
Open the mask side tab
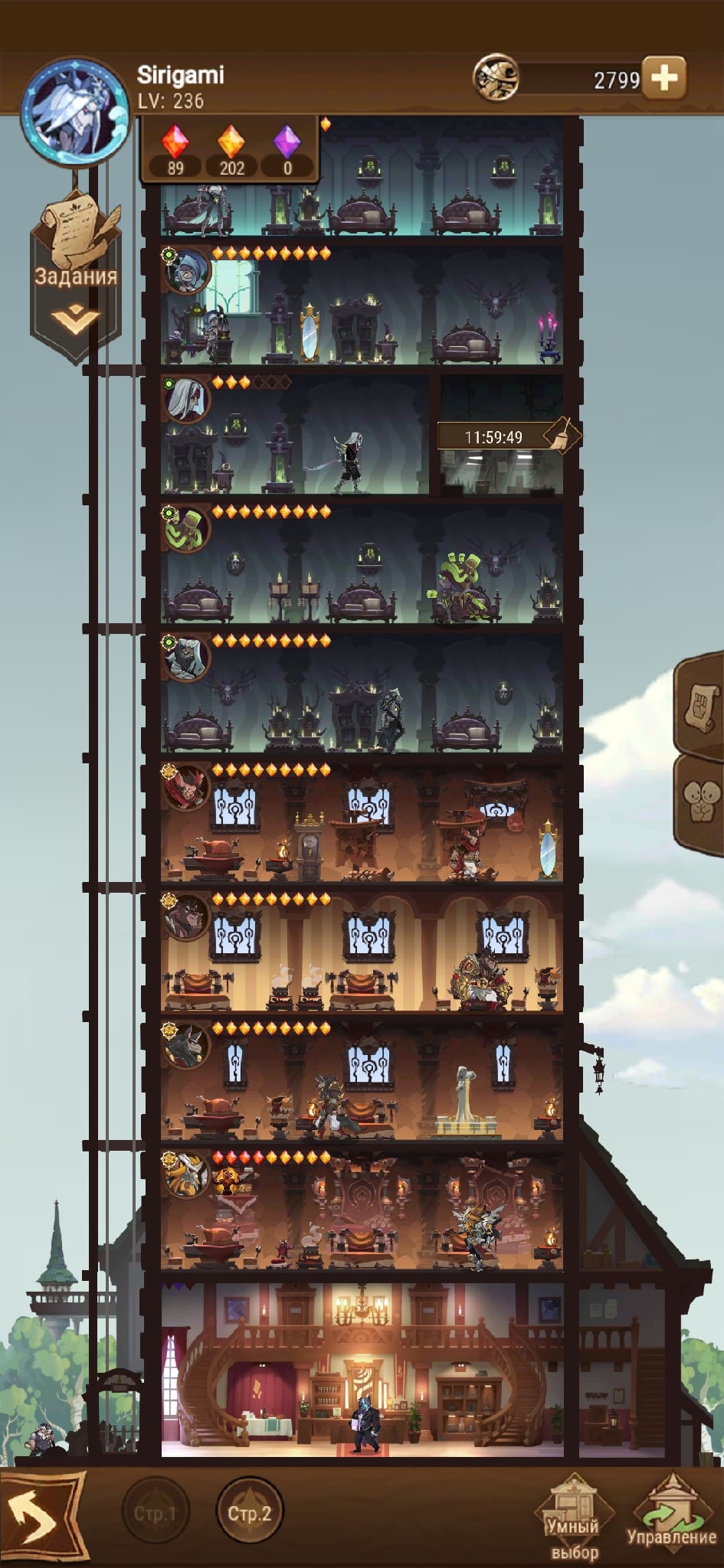pyautogui.click(x=702, y=802)
